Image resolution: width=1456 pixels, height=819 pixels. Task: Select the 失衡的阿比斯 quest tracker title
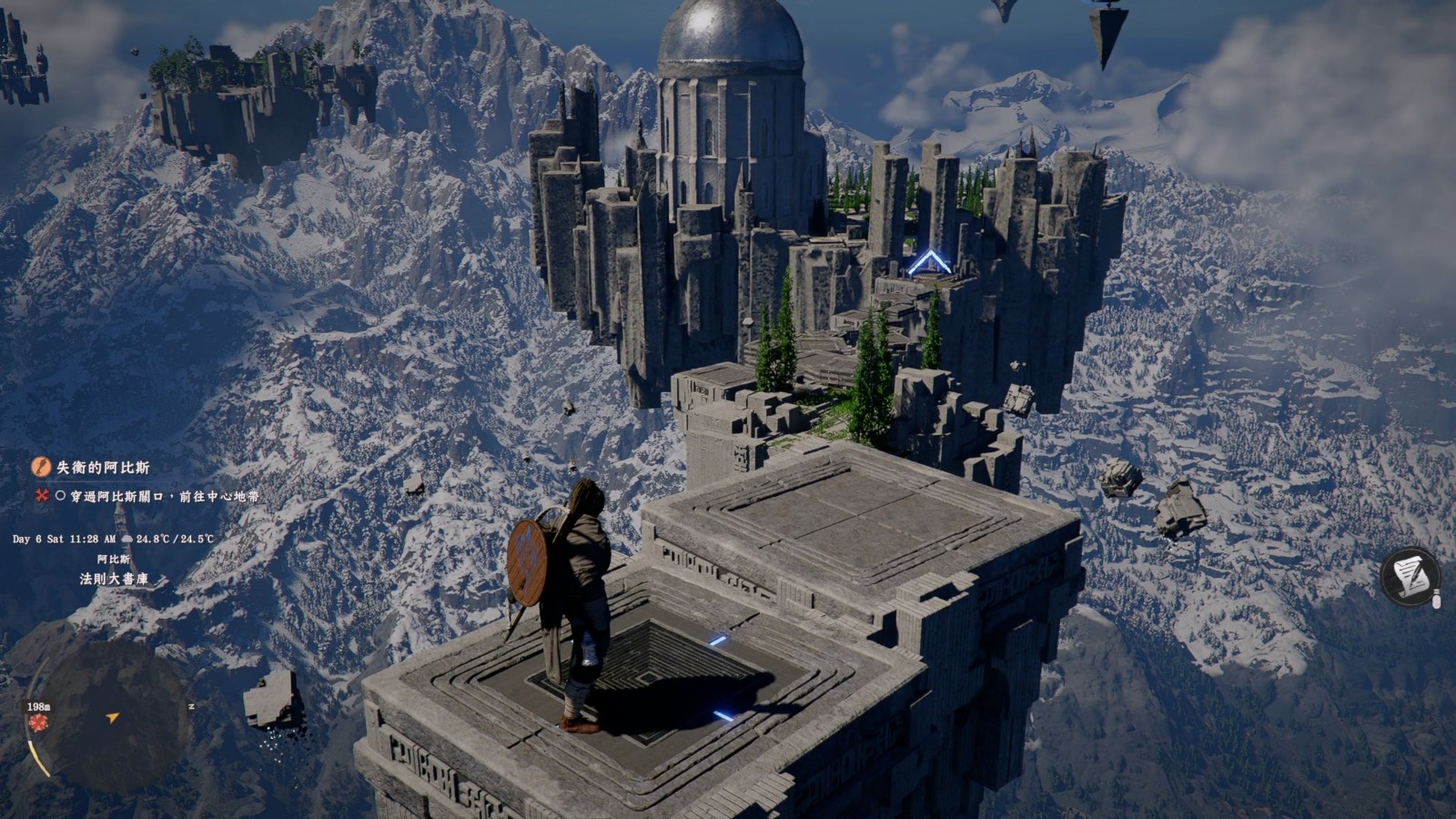(x=103, y=467)
